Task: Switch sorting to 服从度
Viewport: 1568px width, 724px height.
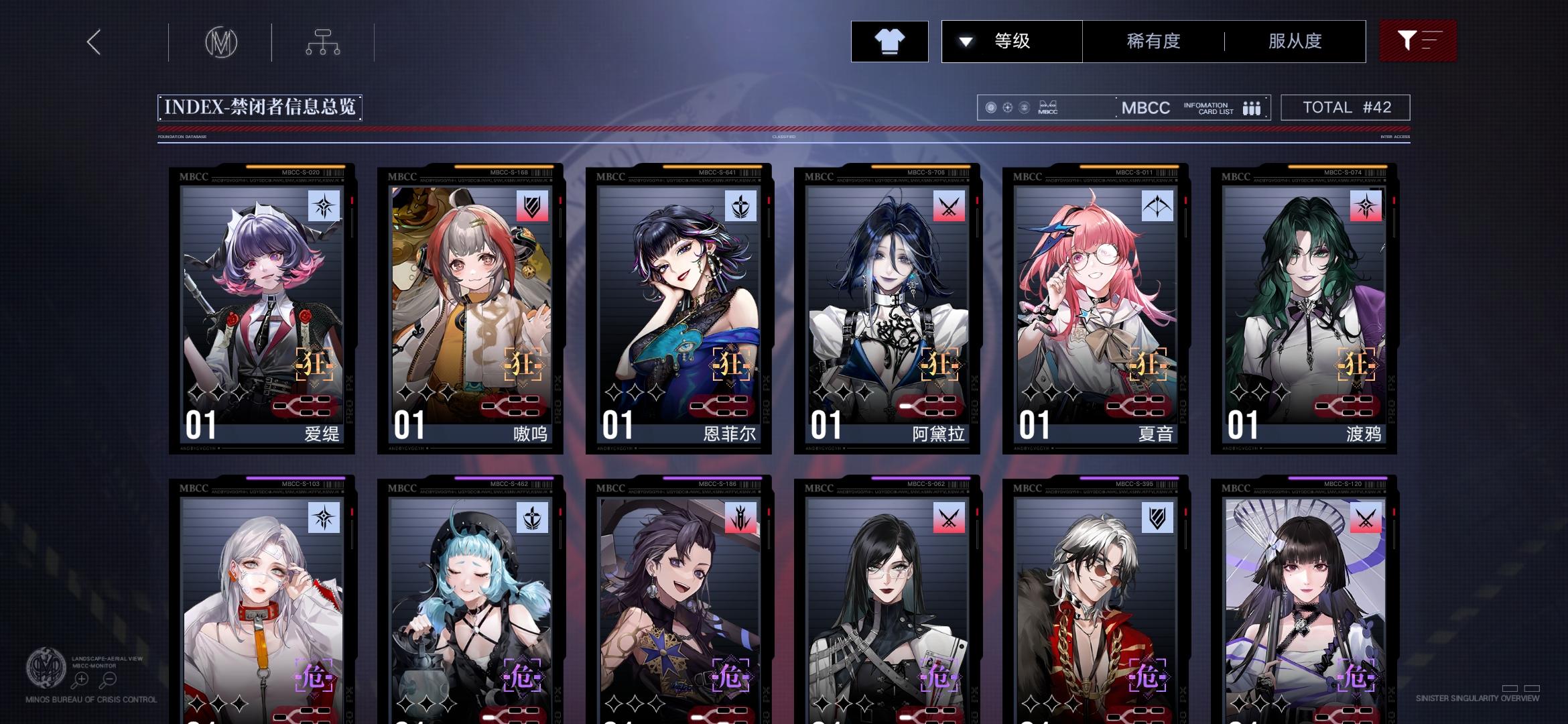Action: 1294,41
